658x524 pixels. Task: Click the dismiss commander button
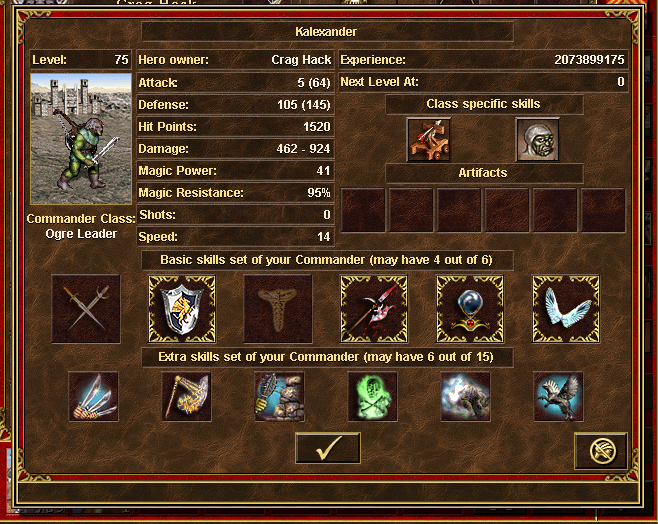pyautogui.click(x=601, y=451)
